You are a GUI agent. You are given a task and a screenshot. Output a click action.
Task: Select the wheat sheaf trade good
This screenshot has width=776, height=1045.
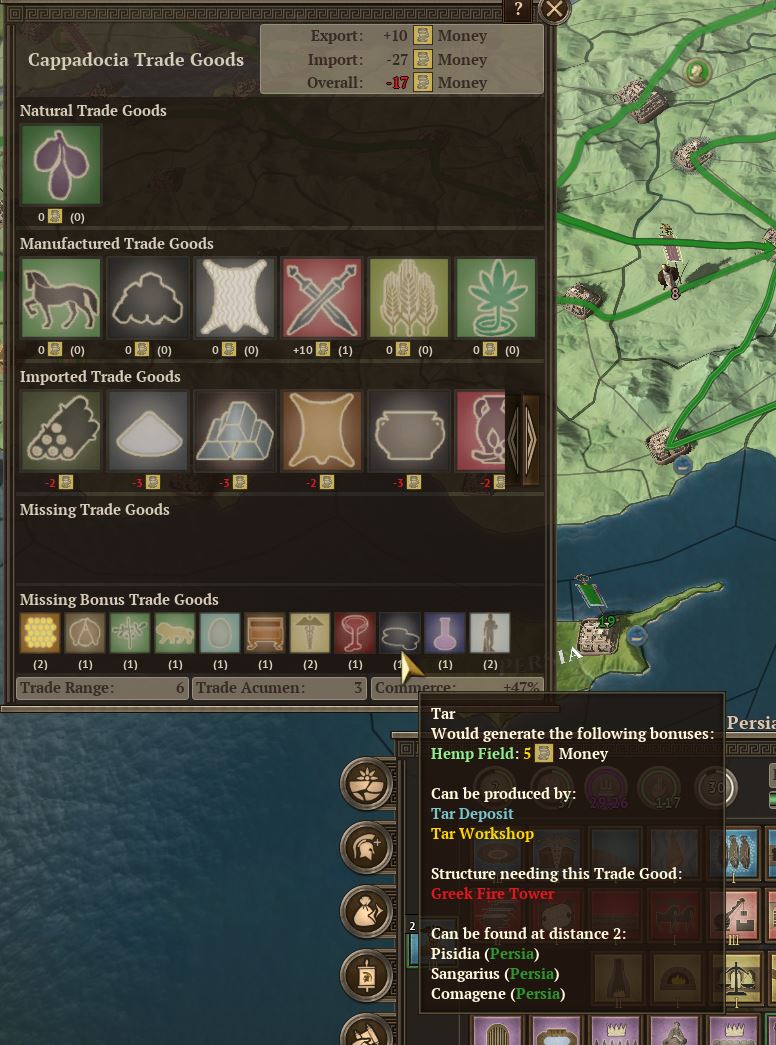click(409, 298)
